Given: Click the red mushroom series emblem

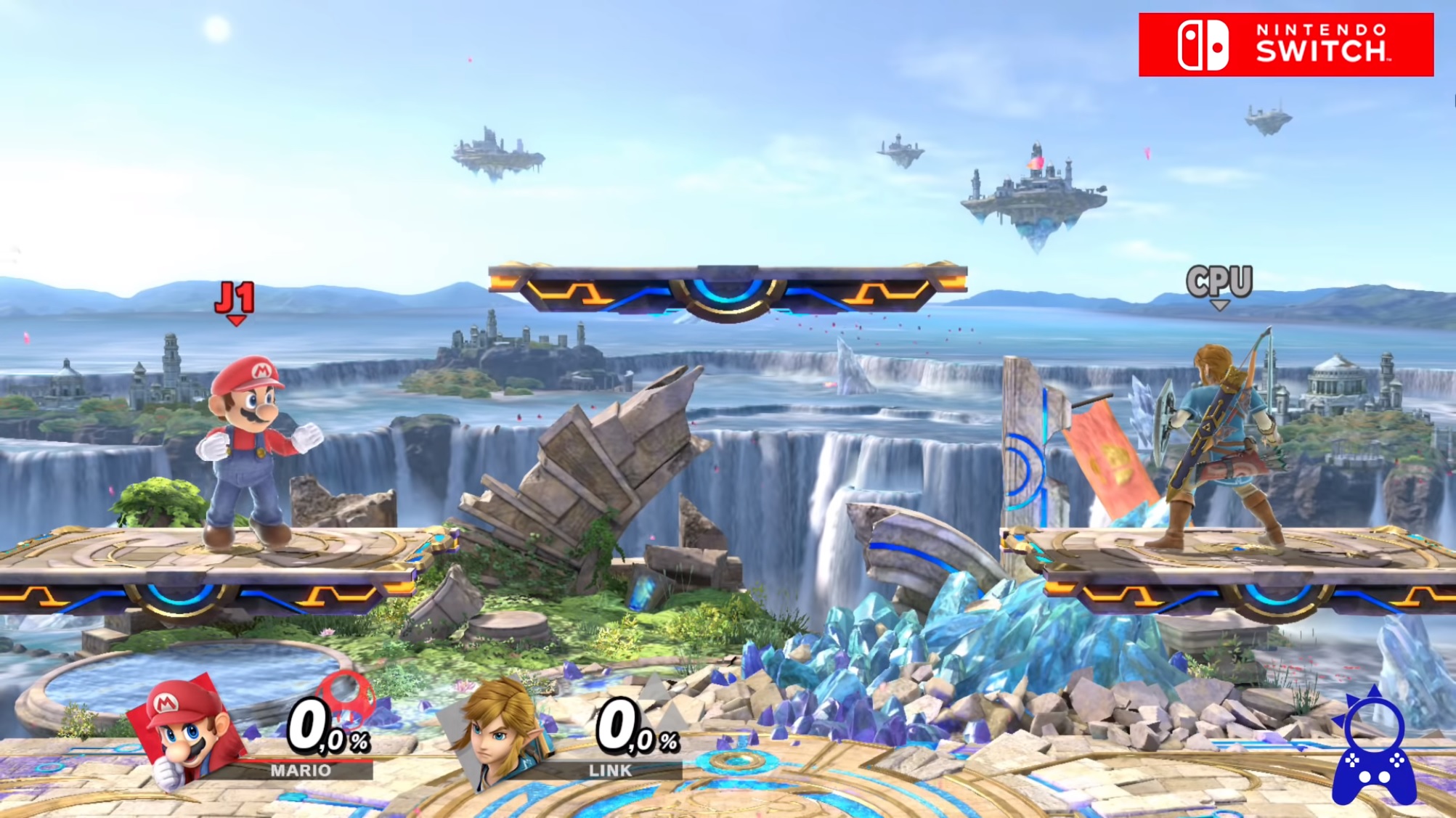Looking at the screenshot, I should 347,697.
